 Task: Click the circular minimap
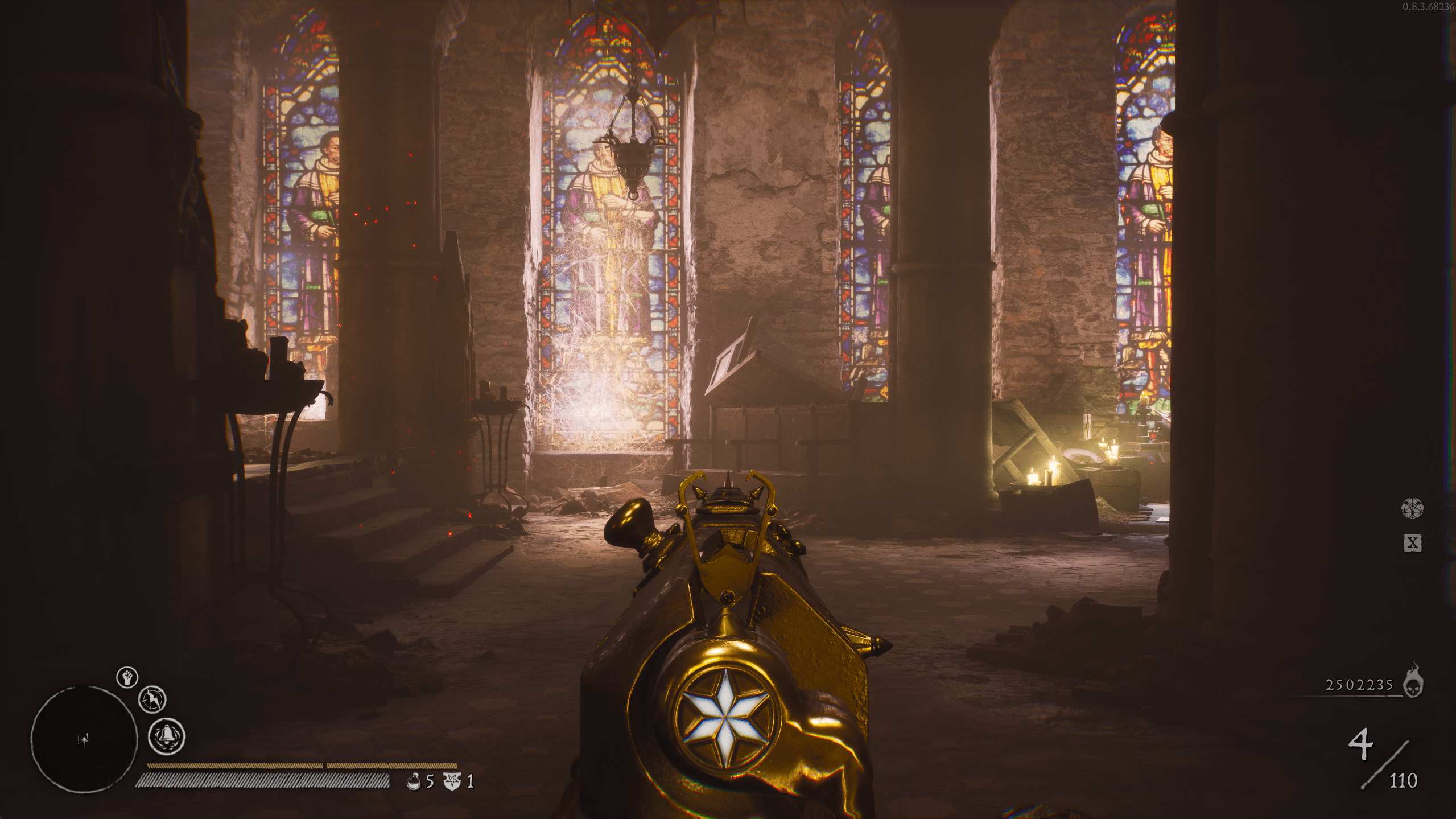tap(84, 738)
